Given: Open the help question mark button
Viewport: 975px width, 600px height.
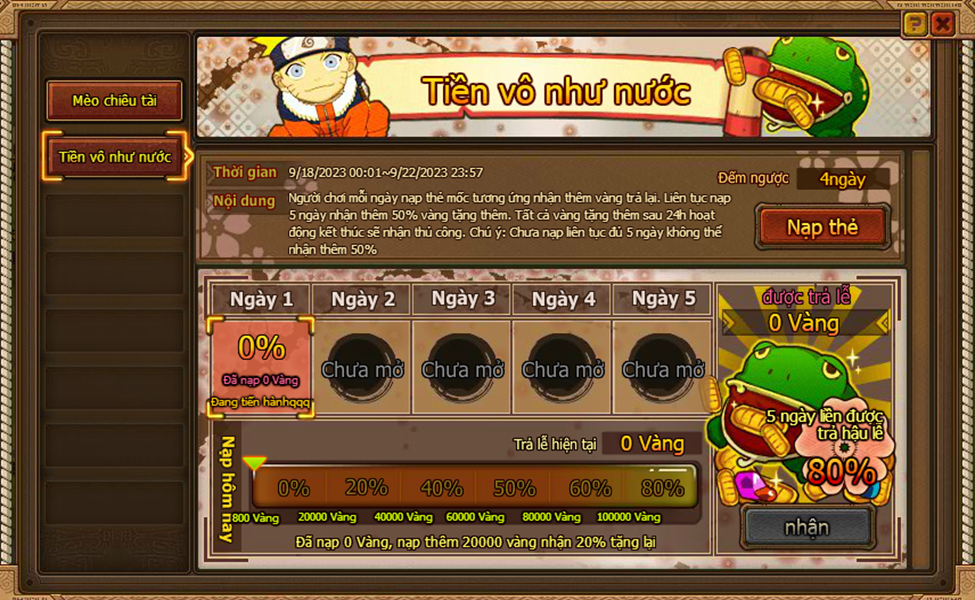Looking at the screenshot, I should (914, 25).
